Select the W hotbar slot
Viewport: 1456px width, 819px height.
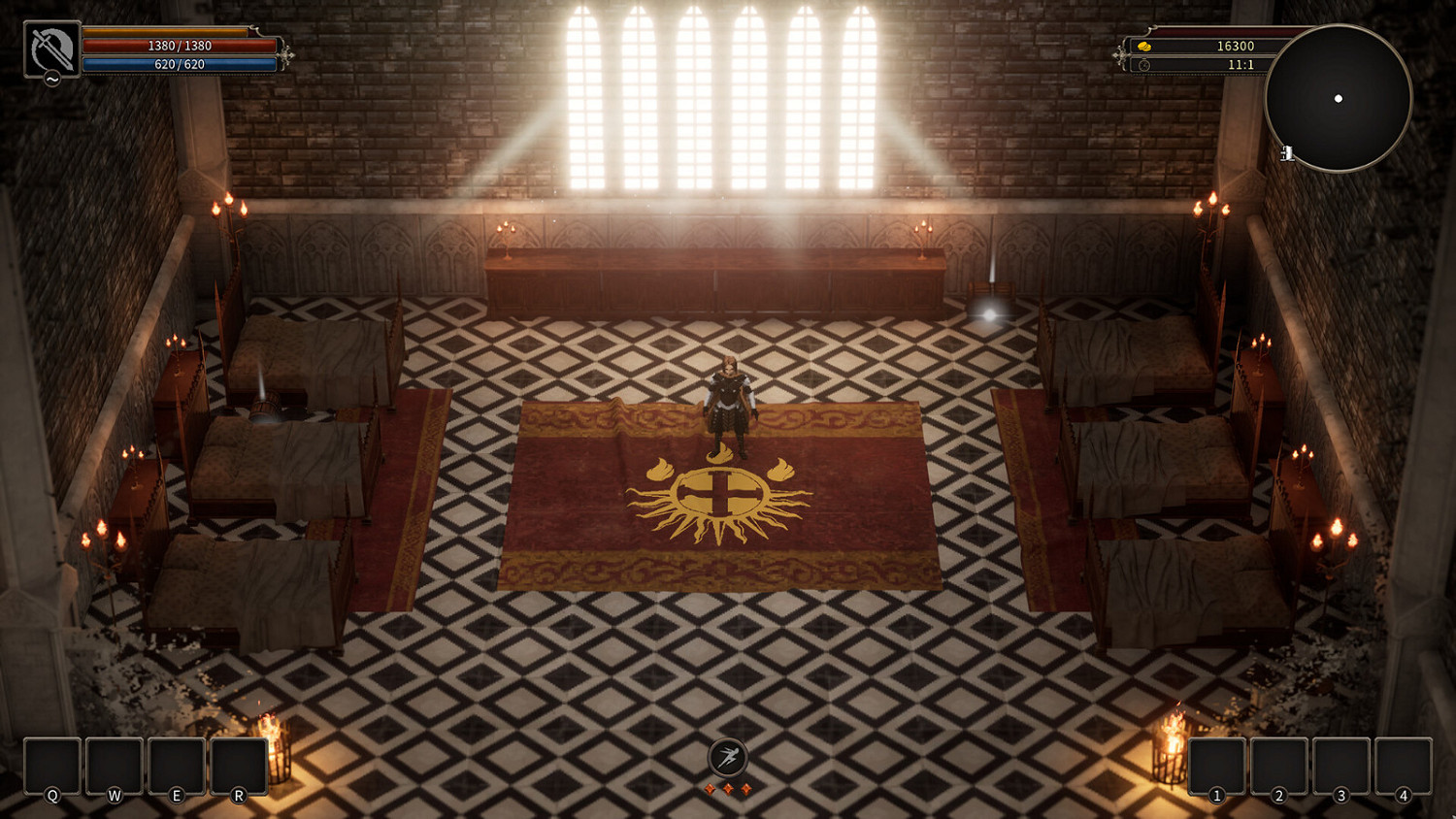[x=114, y=767]
